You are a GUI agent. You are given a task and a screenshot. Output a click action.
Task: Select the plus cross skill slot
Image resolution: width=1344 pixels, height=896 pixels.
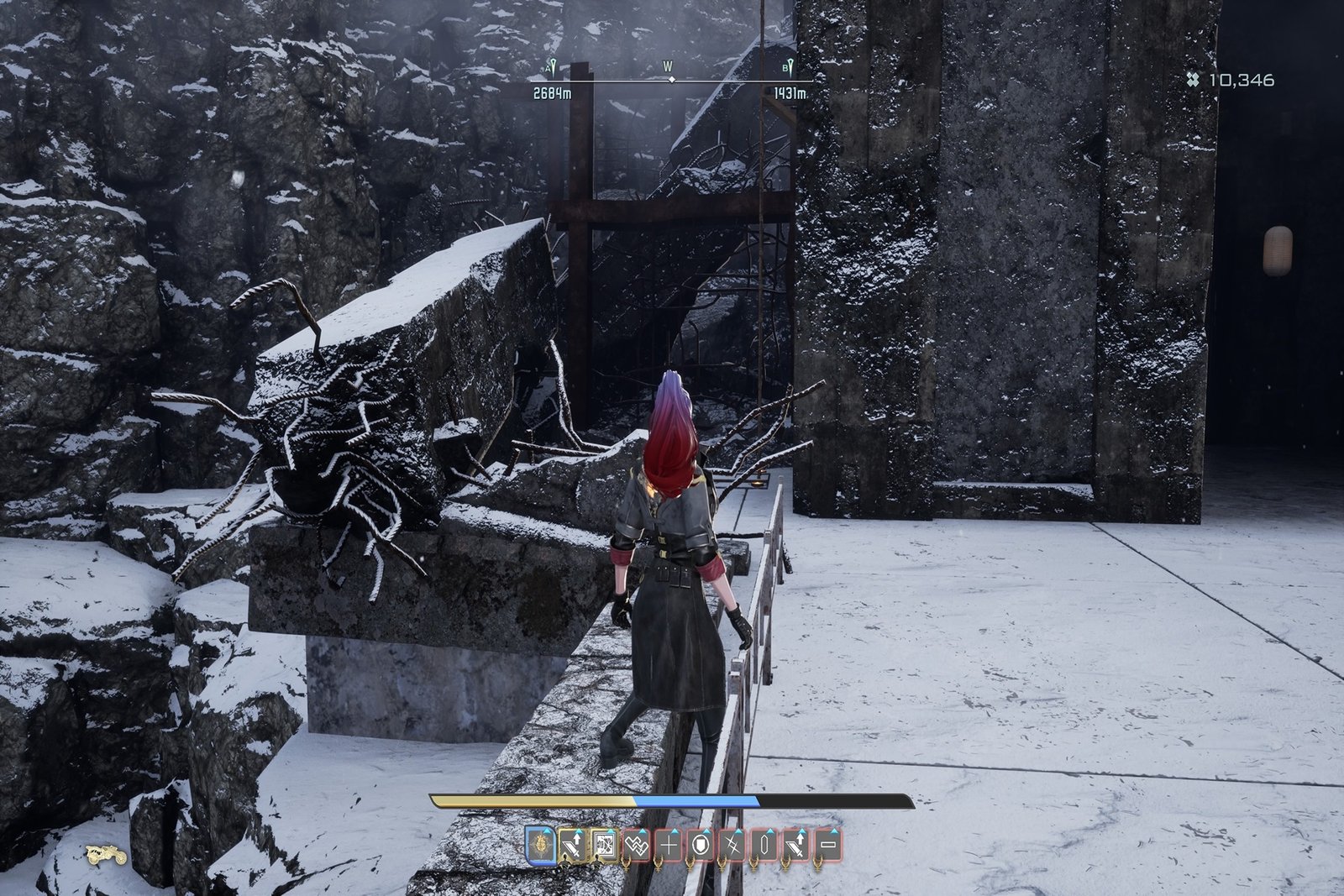click(x=668, y=843)
